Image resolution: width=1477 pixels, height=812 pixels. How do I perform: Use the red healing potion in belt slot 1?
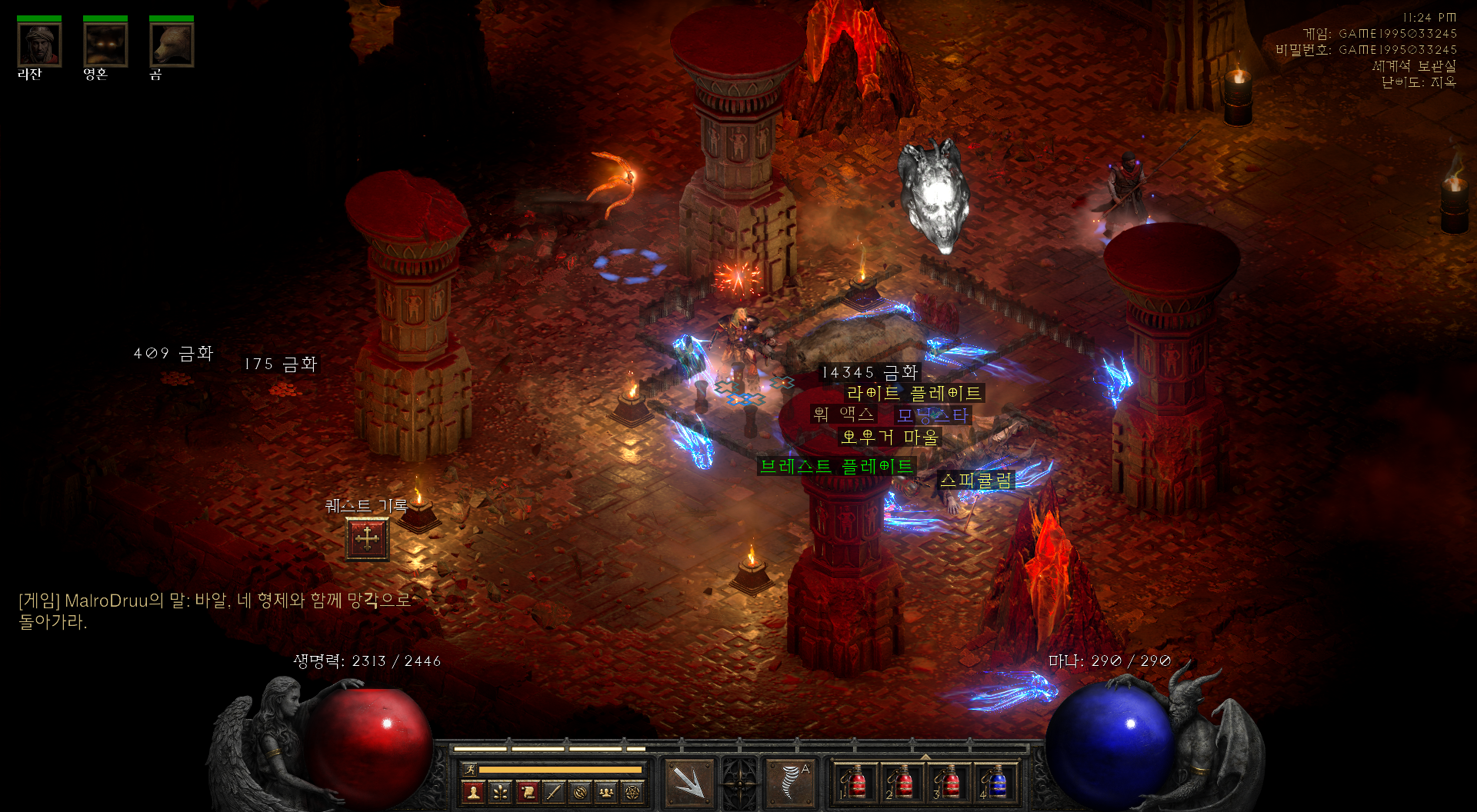point(855,783)
